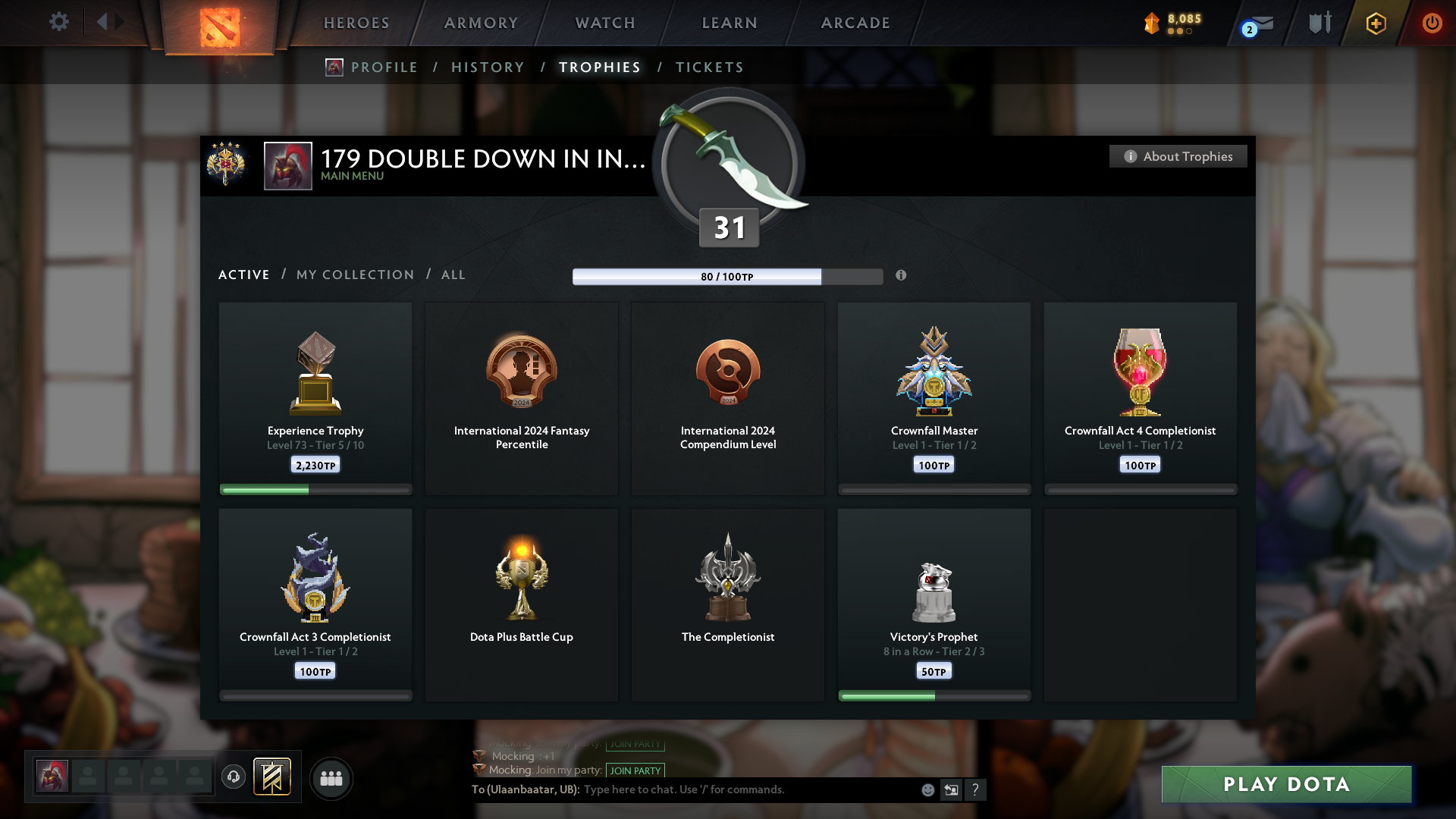Click the gold hexagon plus icon
The image size is (1456, 819).
(1375, 23)
